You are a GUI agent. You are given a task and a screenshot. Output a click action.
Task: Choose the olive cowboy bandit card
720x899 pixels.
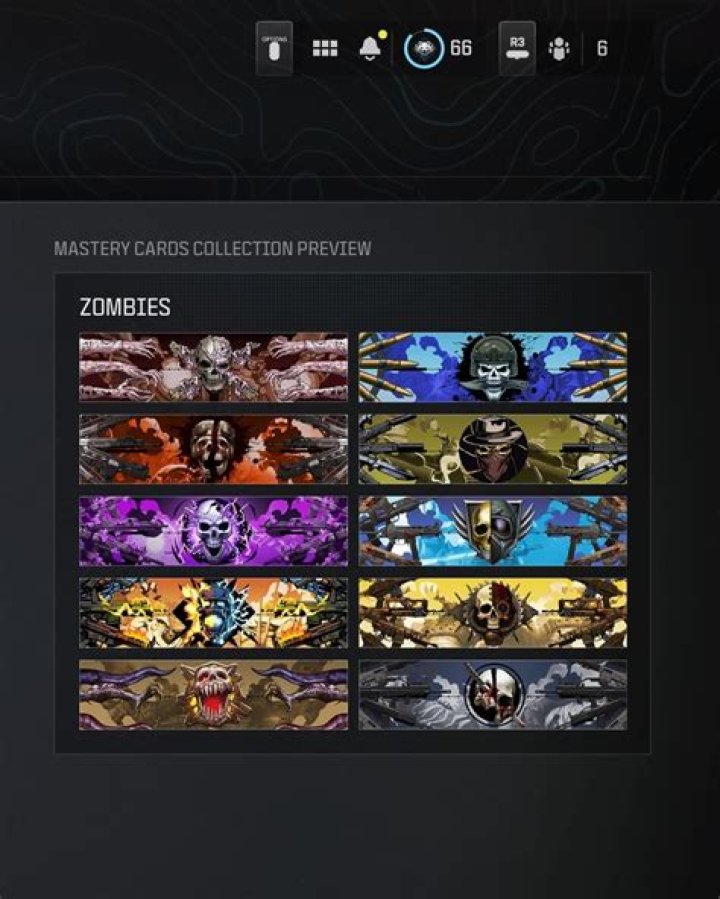[x=493, y=449]
